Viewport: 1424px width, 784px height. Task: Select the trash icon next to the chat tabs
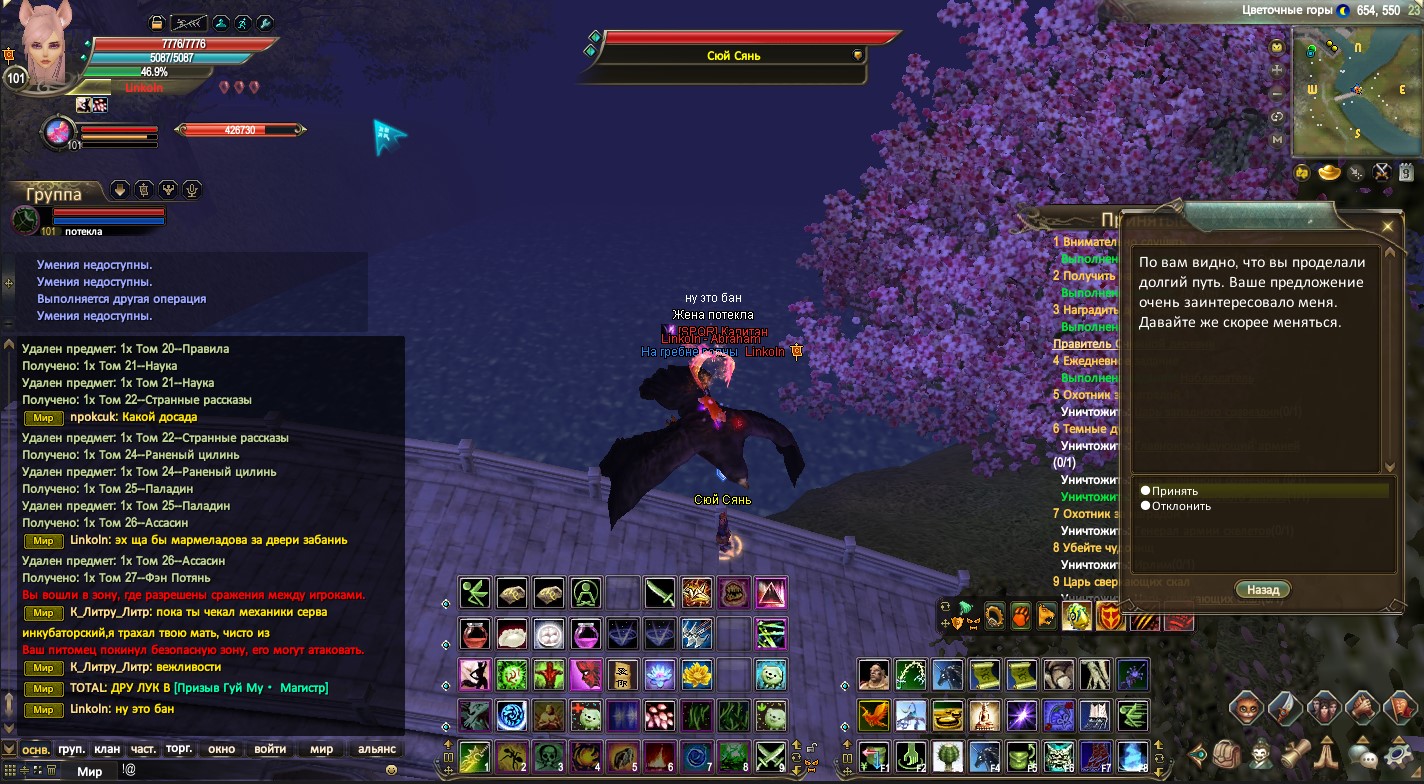coord(51,770)
